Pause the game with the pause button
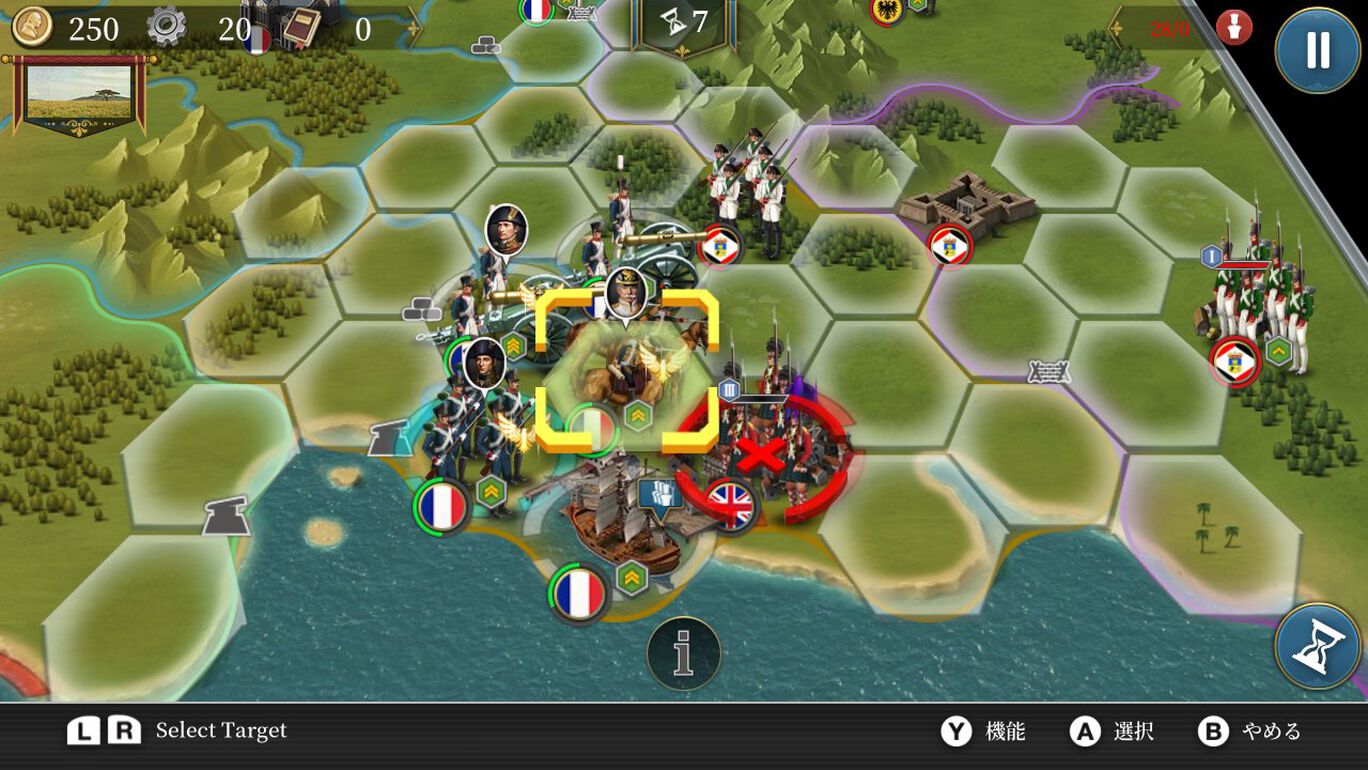Image resolution: width=1368 pixels, height=770 pixels. coord(1317,50)
